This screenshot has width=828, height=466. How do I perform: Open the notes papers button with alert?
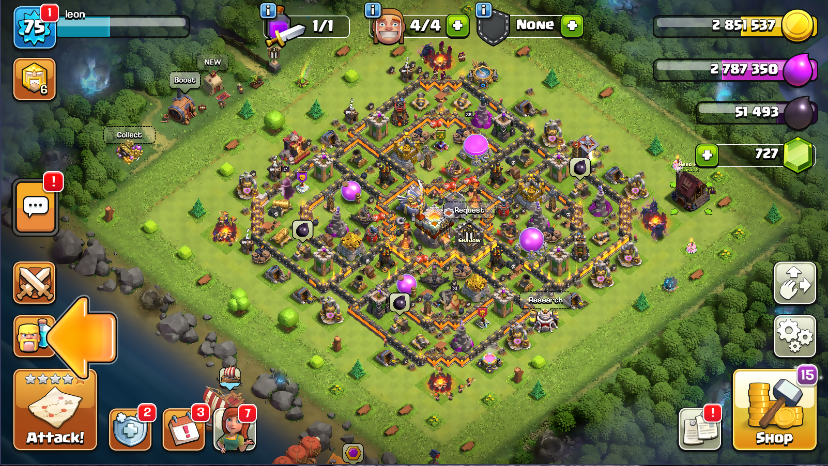pos(700,428)
